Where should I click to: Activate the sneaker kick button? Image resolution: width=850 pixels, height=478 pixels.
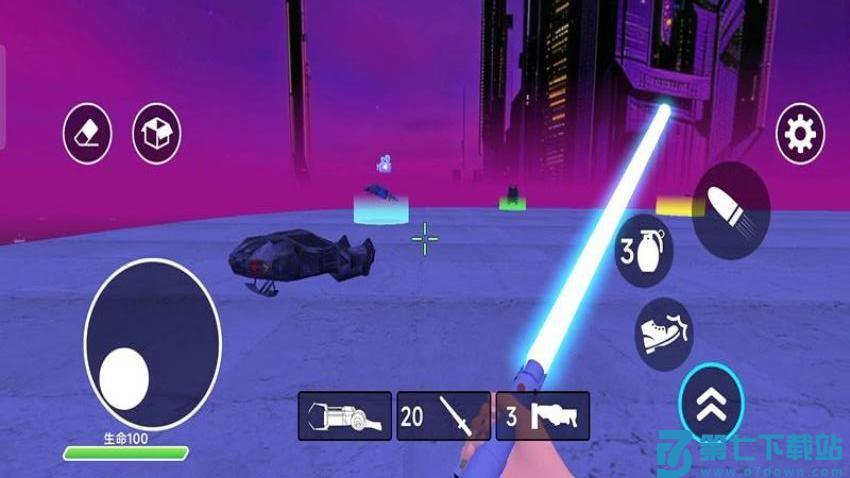pos(664,332)
